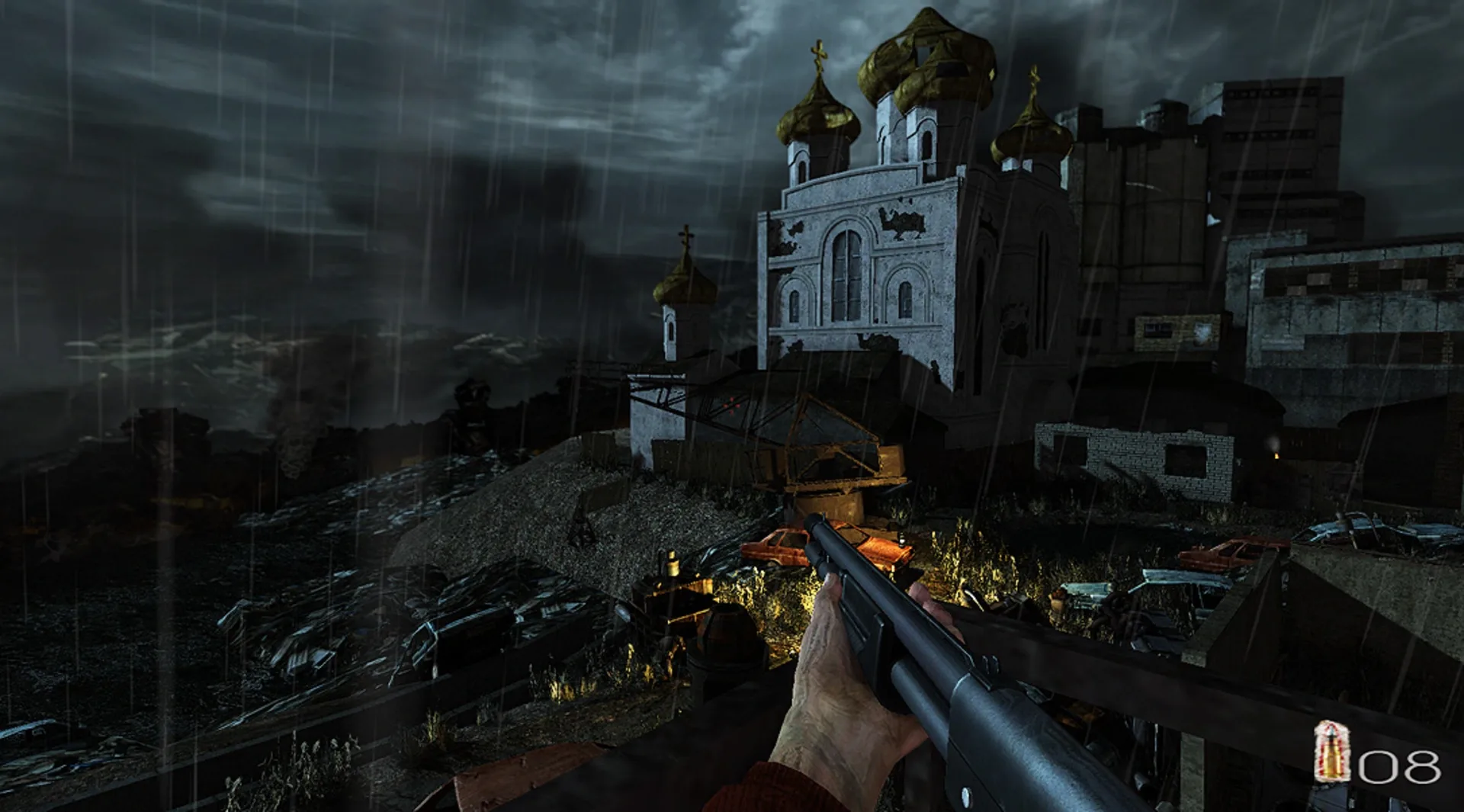Image resolution: width=1464 pixels, height=812 pixels.
Task: Click the cross atop the tallest dome
Action: coord(819,53)
